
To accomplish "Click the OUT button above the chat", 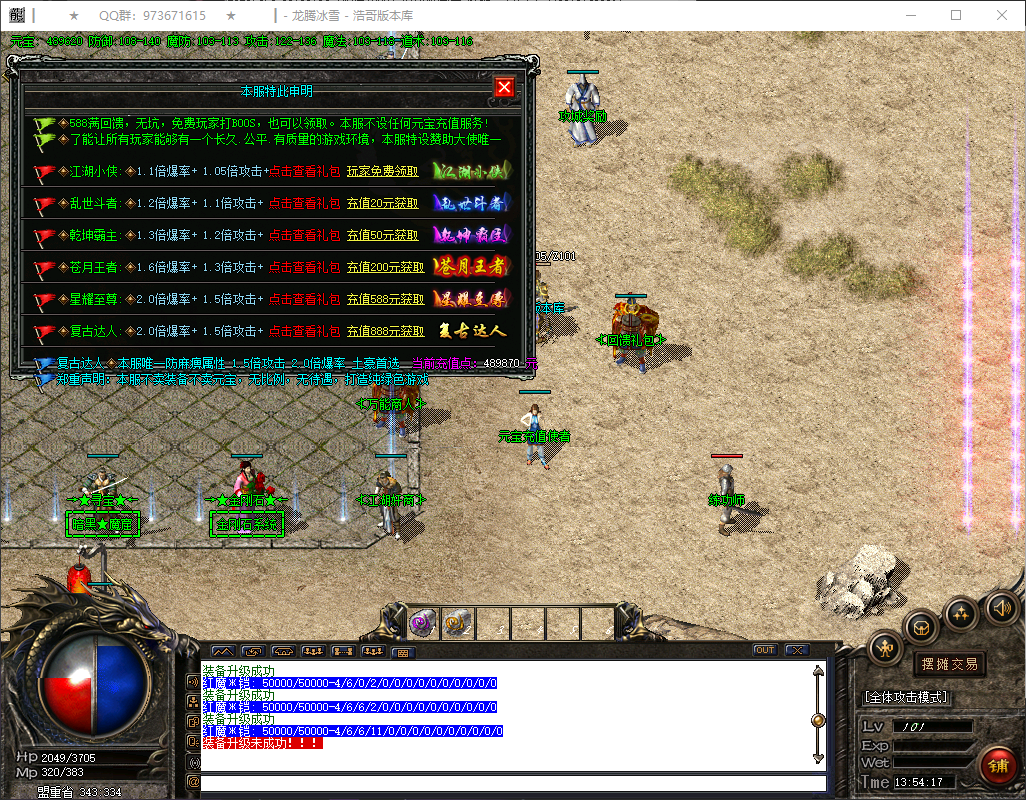I will (x=765, y=650).
